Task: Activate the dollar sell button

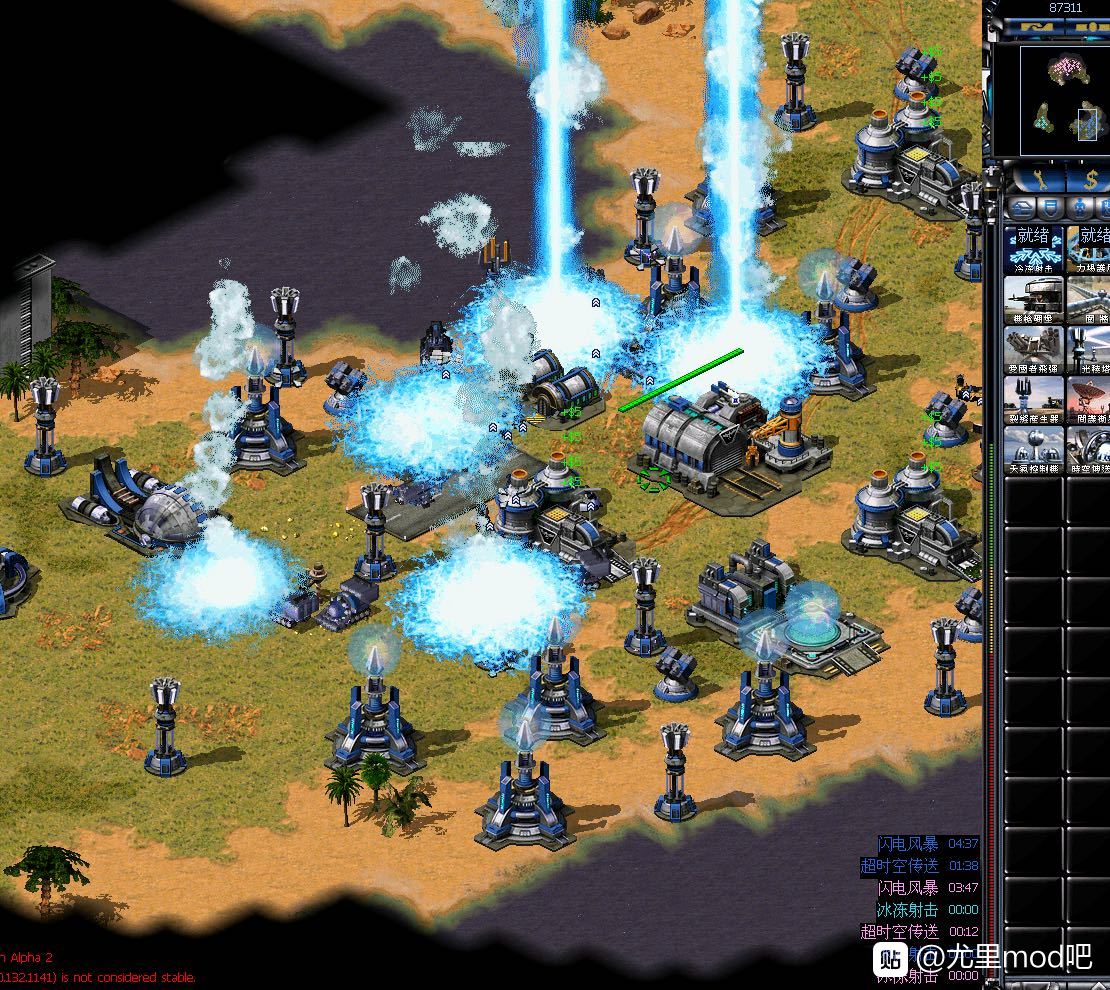Action: tap(1092, 178)
